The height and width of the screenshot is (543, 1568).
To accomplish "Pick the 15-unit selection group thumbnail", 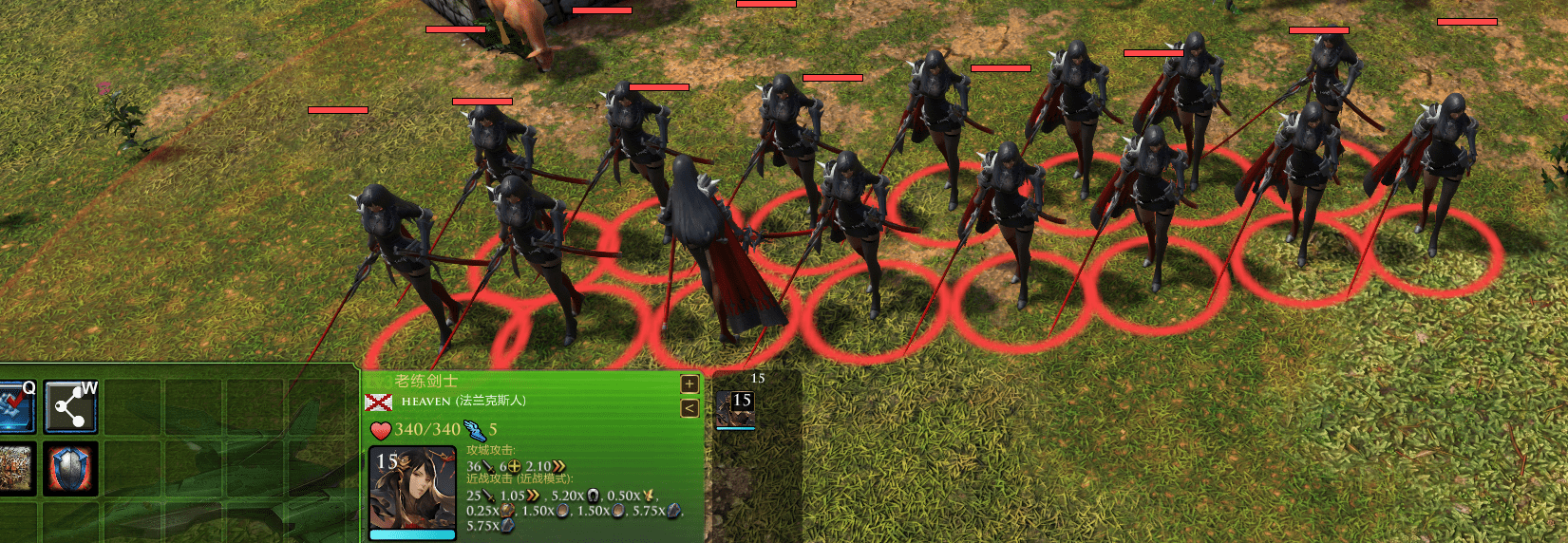I will click(x=734, y=409).
